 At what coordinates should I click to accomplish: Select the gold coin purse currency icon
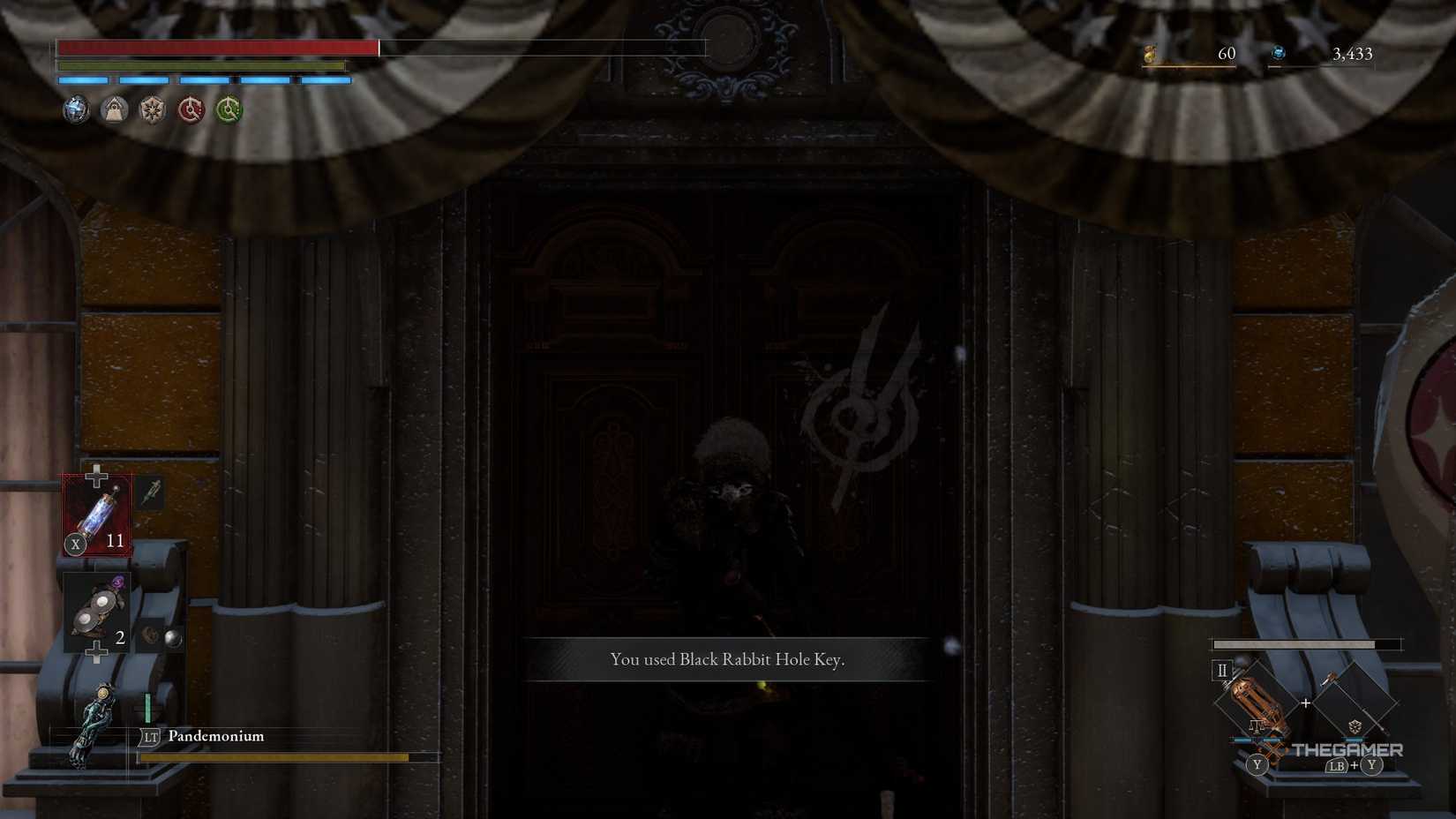pyautogui.click(x=1150, y=54)
